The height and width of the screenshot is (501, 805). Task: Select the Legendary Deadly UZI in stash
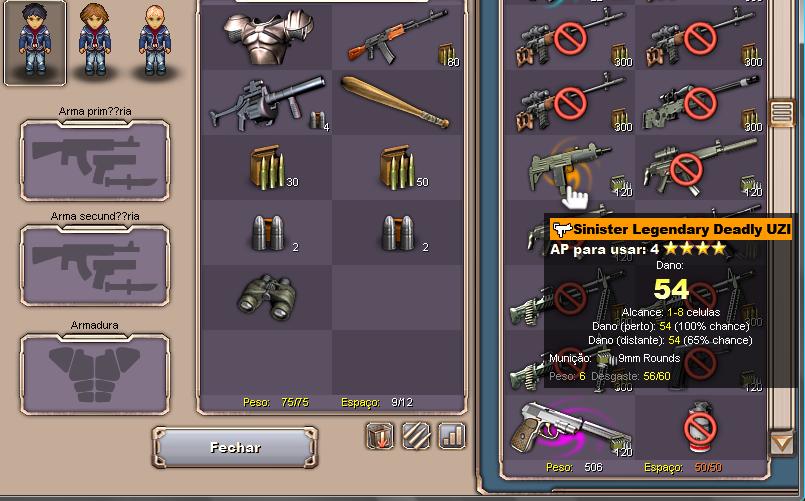pos(560,167)
